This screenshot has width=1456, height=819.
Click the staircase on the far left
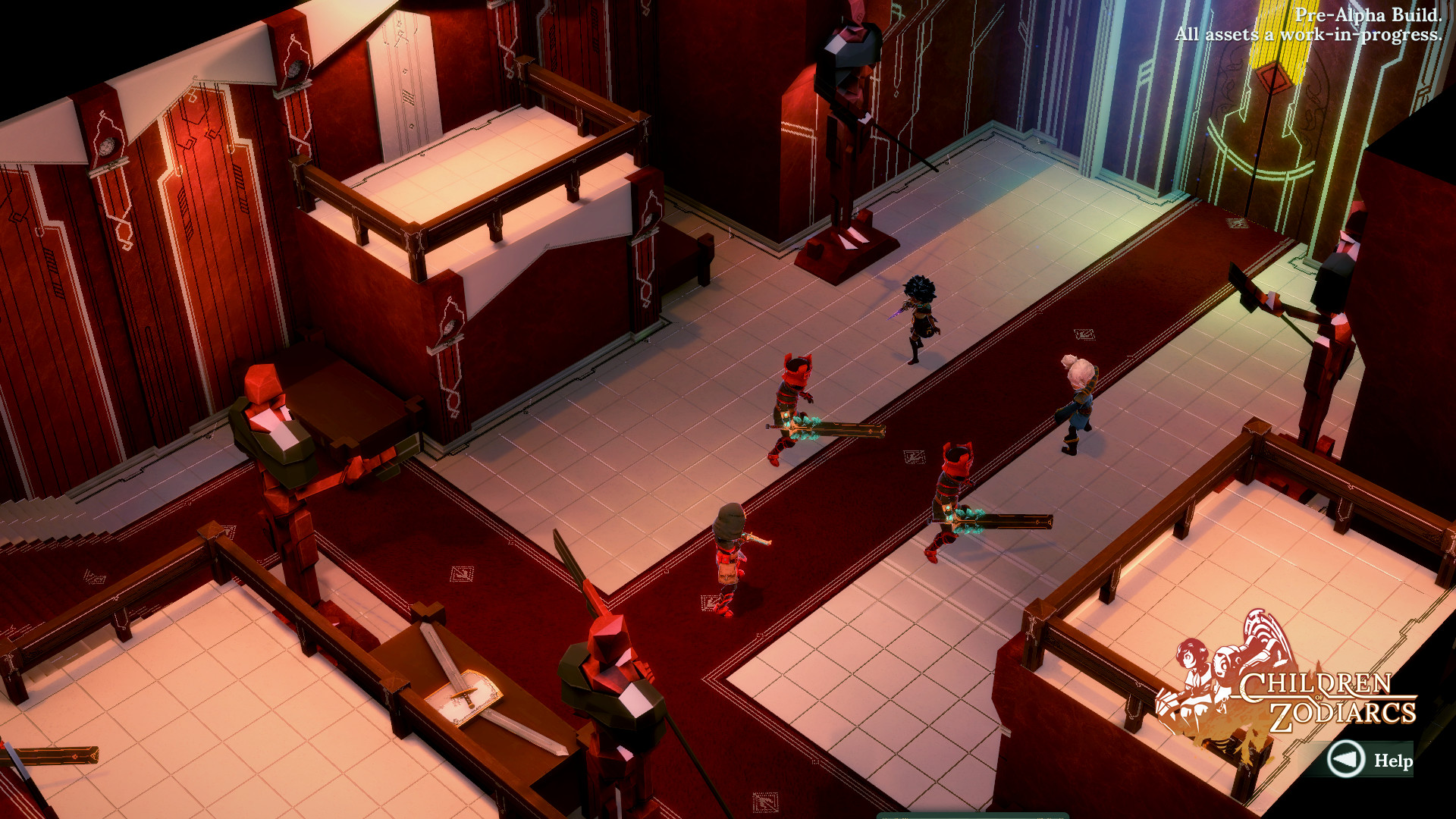coord(42,512)
